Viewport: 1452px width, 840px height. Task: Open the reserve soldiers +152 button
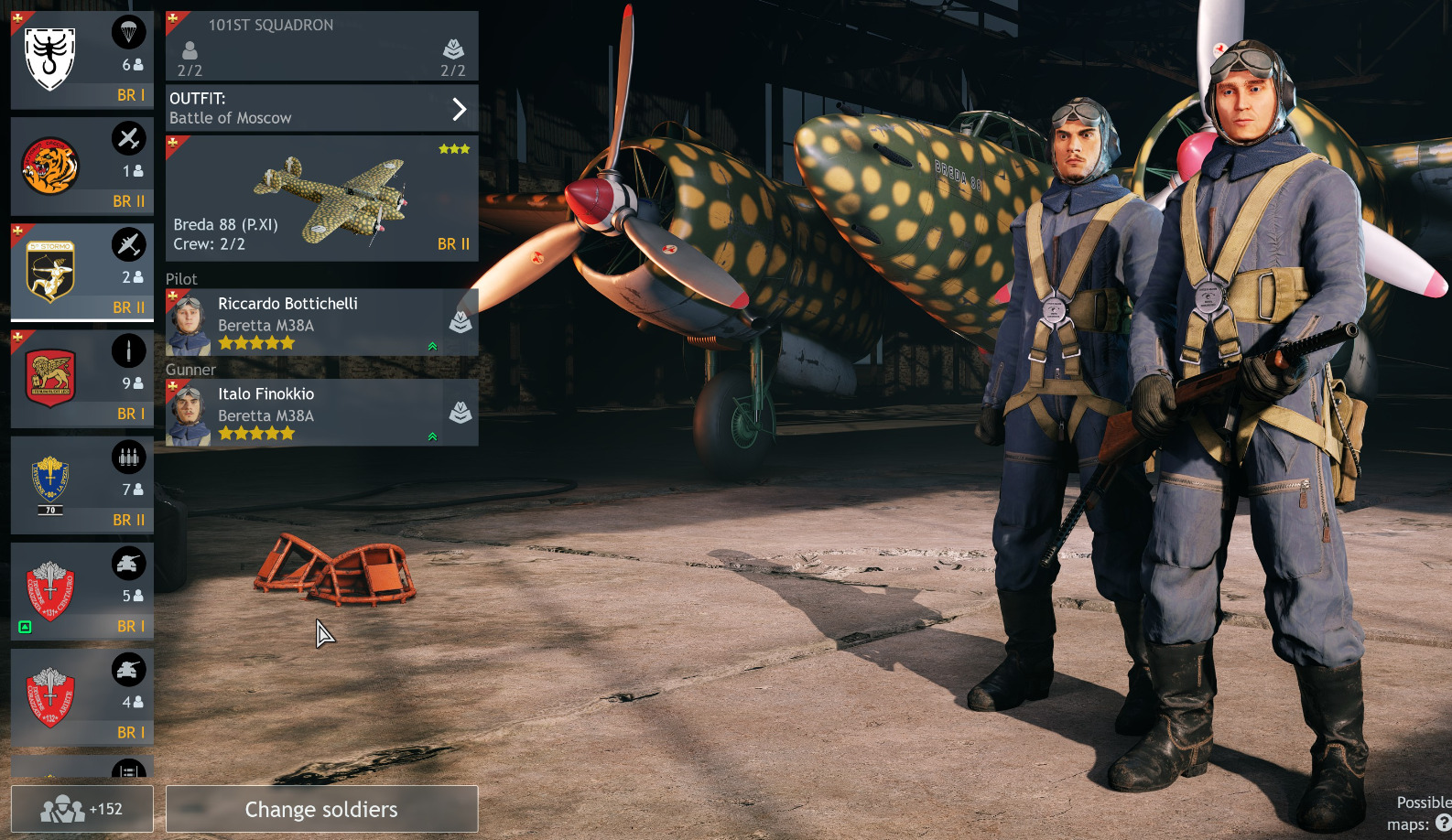(x=81, y=809)
